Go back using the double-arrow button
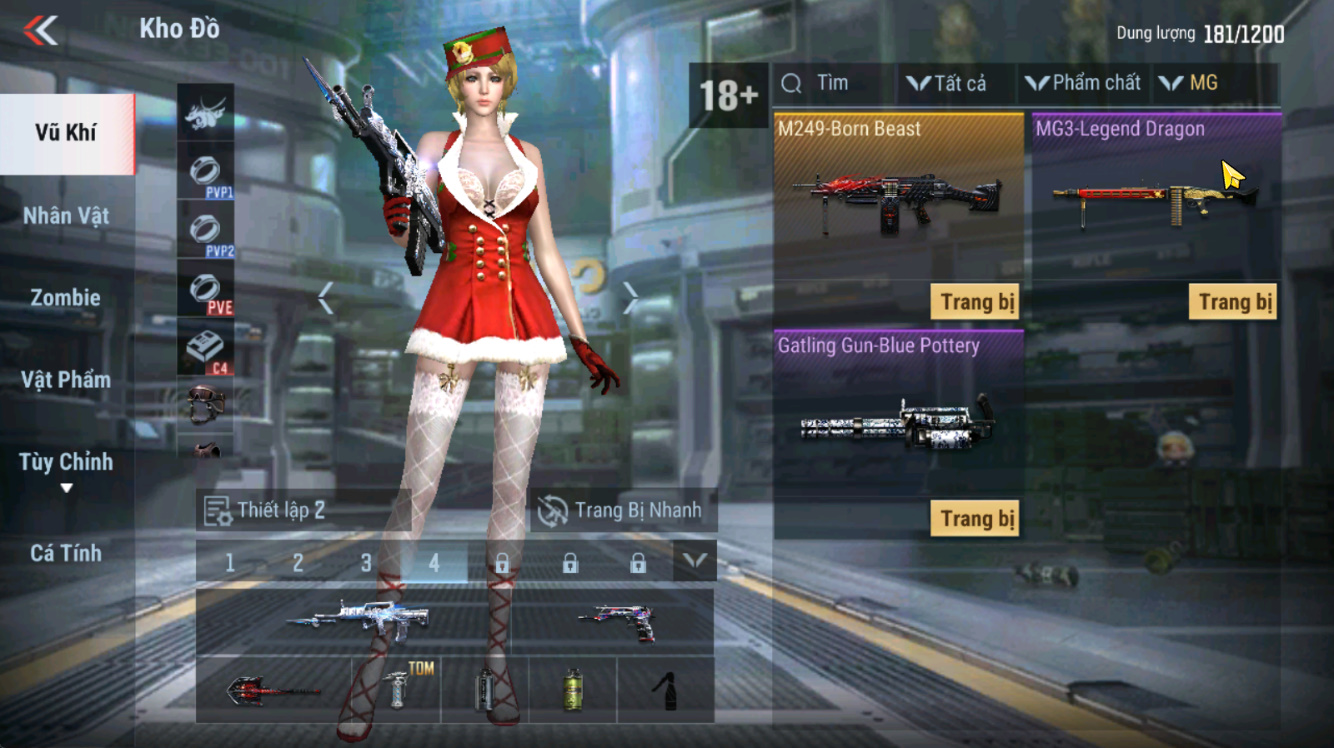Screen dimensions: 1334x748 click(x=41, y=30)
